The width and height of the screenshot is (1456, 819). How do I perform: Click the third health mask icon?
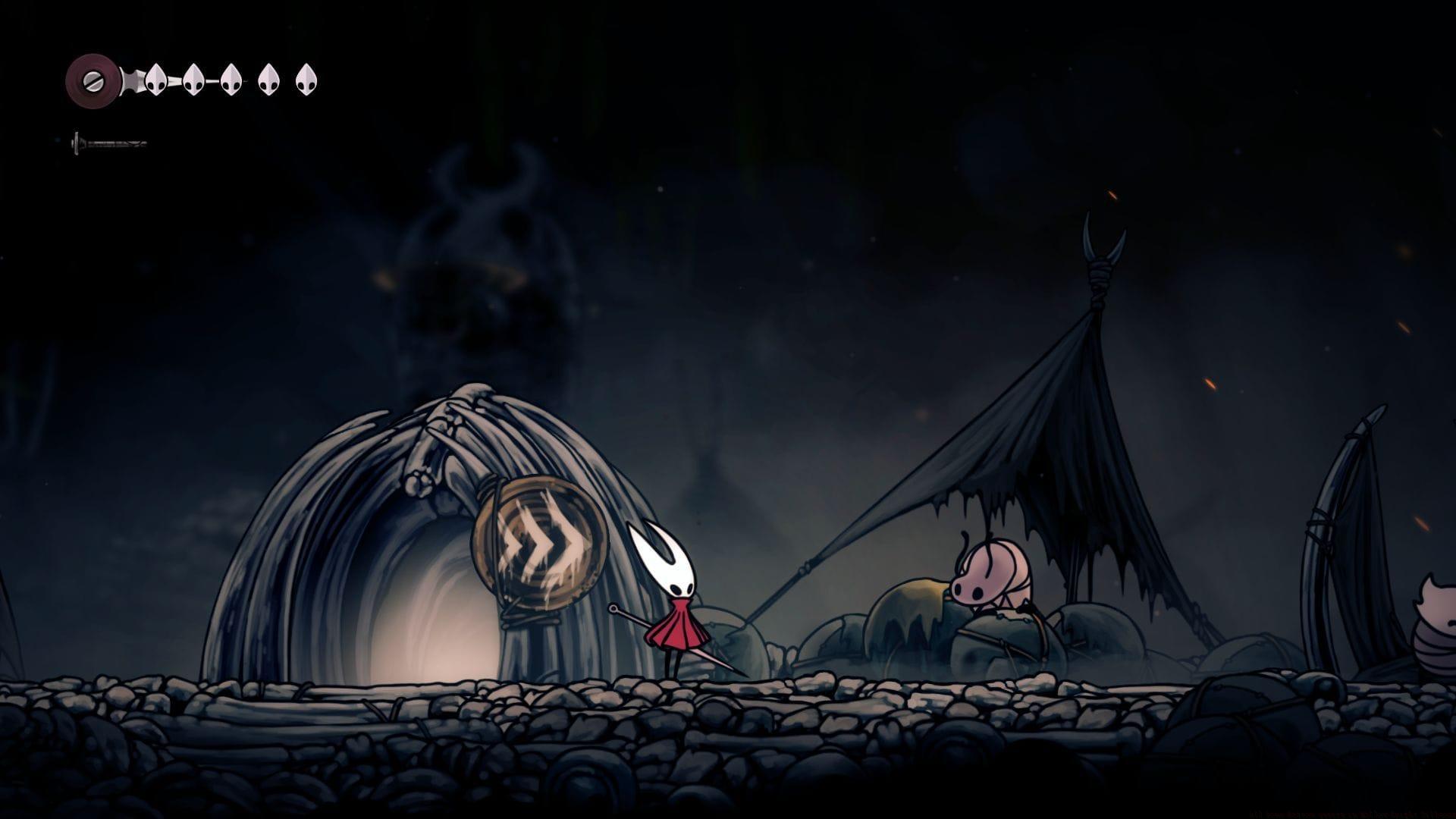(231, 80)
